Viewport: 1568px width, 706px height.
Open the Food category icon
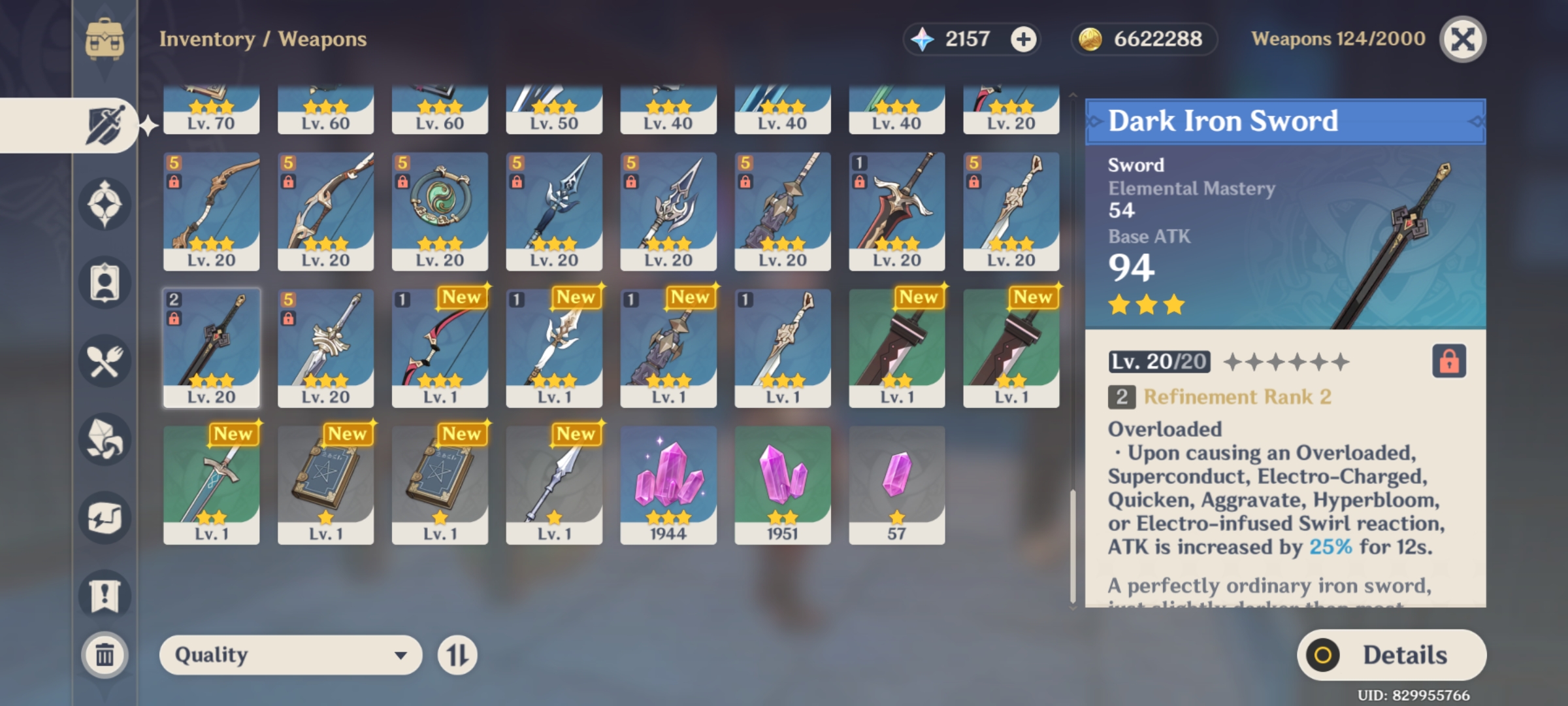pos(106,360)
